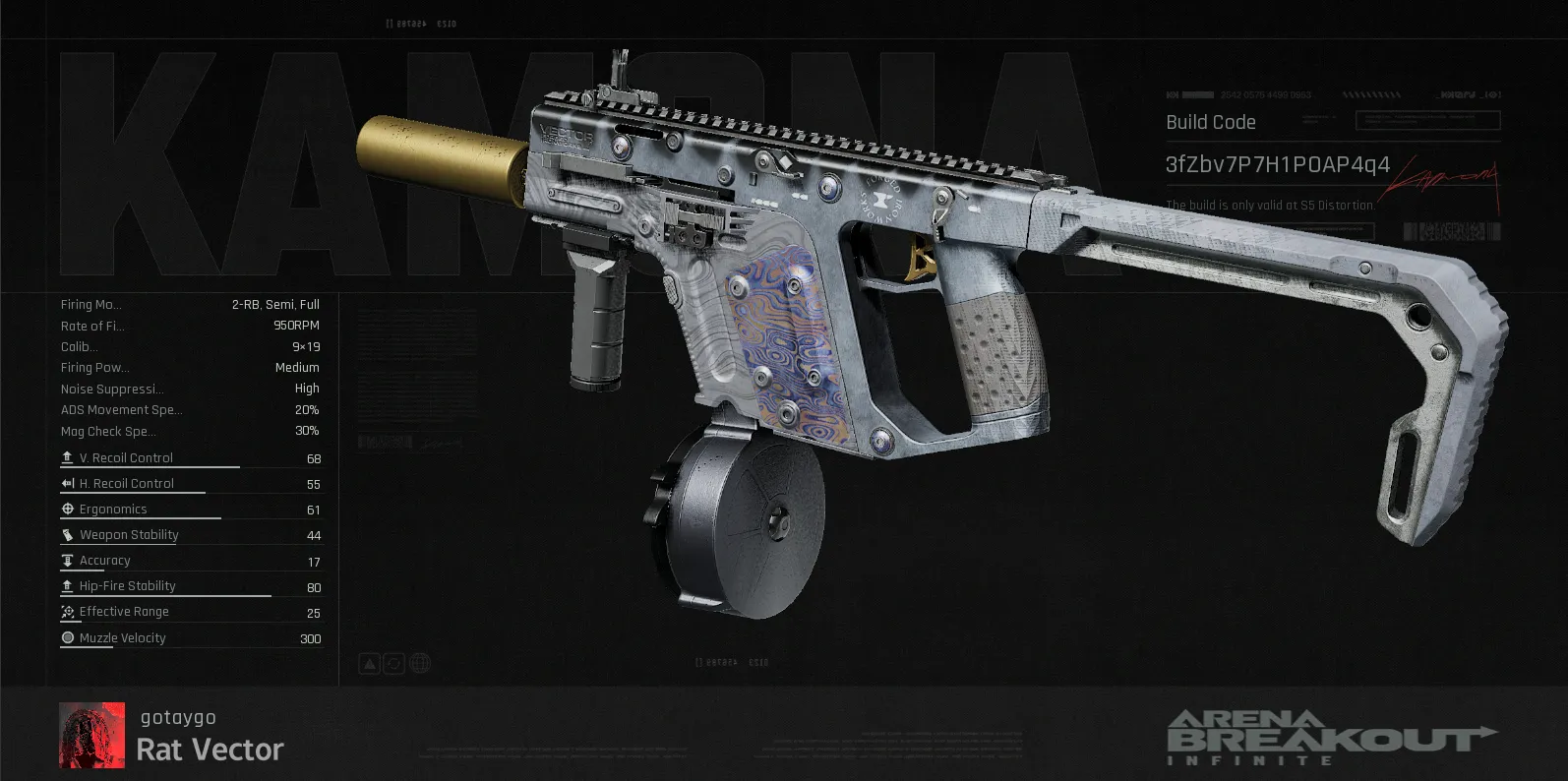Click the Hip-Fire Stability progress bar
The height and width of the screenshot is (781, 1568).
(167, 598)
